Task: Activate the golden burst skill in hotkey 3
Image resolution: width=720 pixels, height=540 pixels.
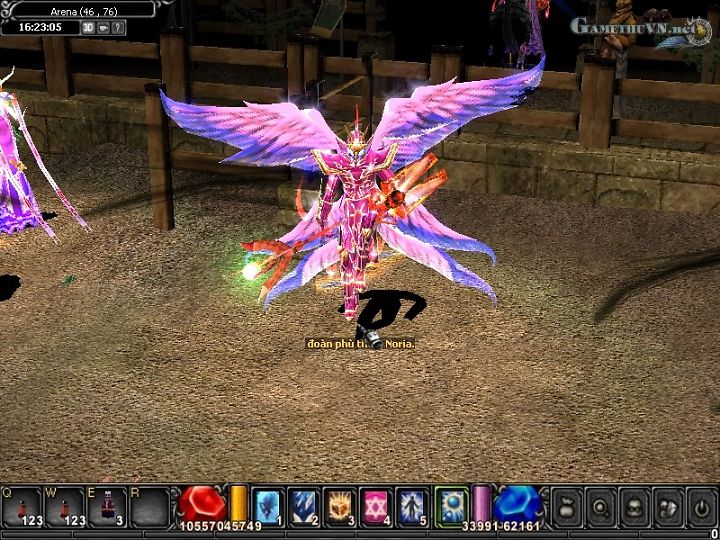Action: click(340, 505)
